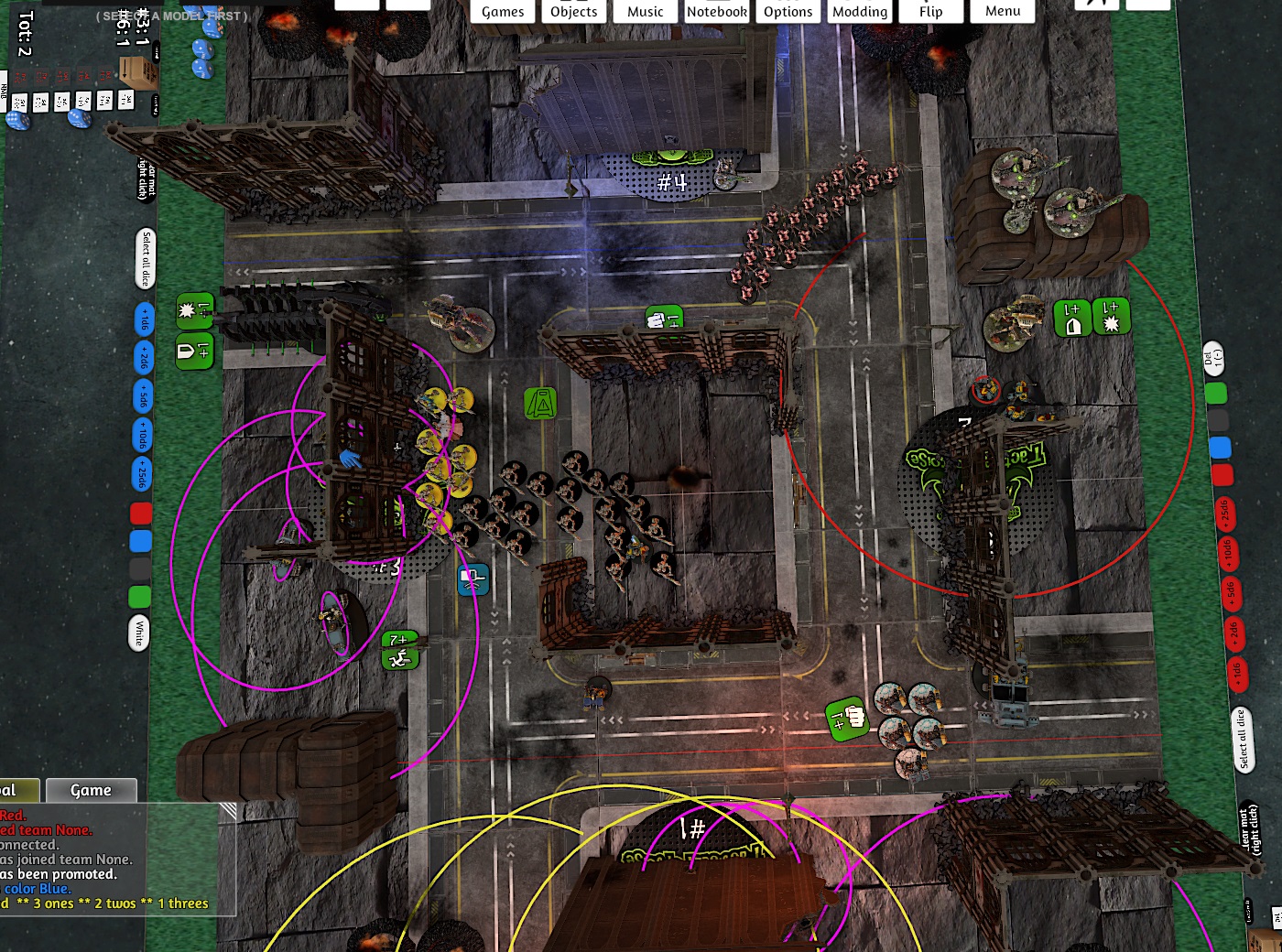This screenshot has height=952, width=1282.
Task: Choose the White dice color button
Action: tap(139, 633)
